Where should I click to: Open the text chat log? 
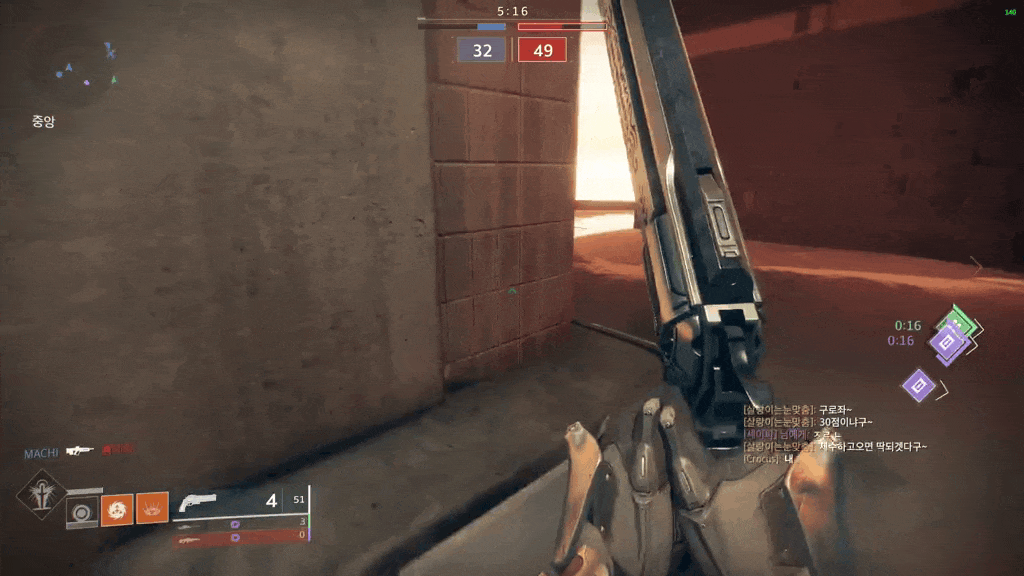click(x=833, y=434)
